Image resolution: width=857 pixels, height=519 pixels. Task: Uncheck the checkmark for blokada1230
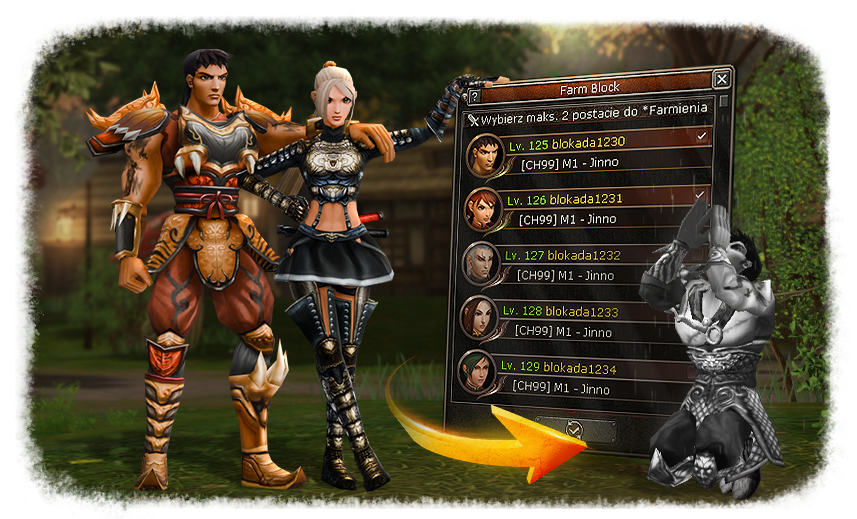click(x=701, y=136)
